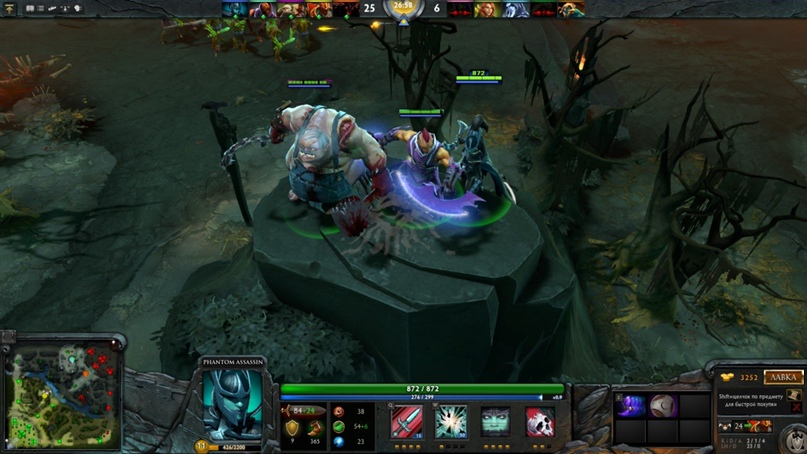Click the blonde hero portrait in top bar

(x=485, y=10)
